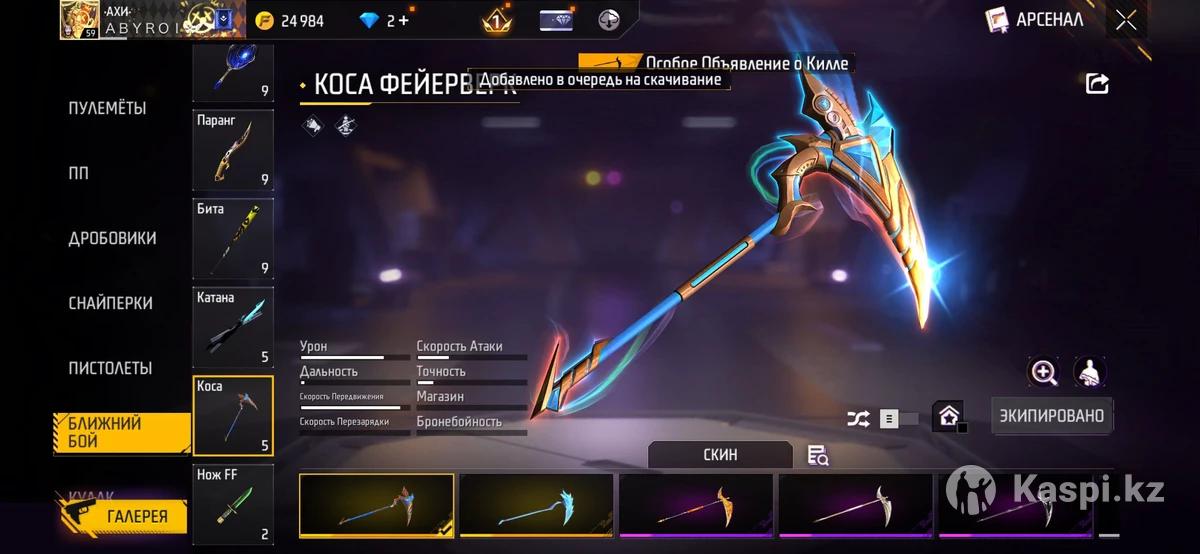Switch to the Скин tab

[720, 455]
